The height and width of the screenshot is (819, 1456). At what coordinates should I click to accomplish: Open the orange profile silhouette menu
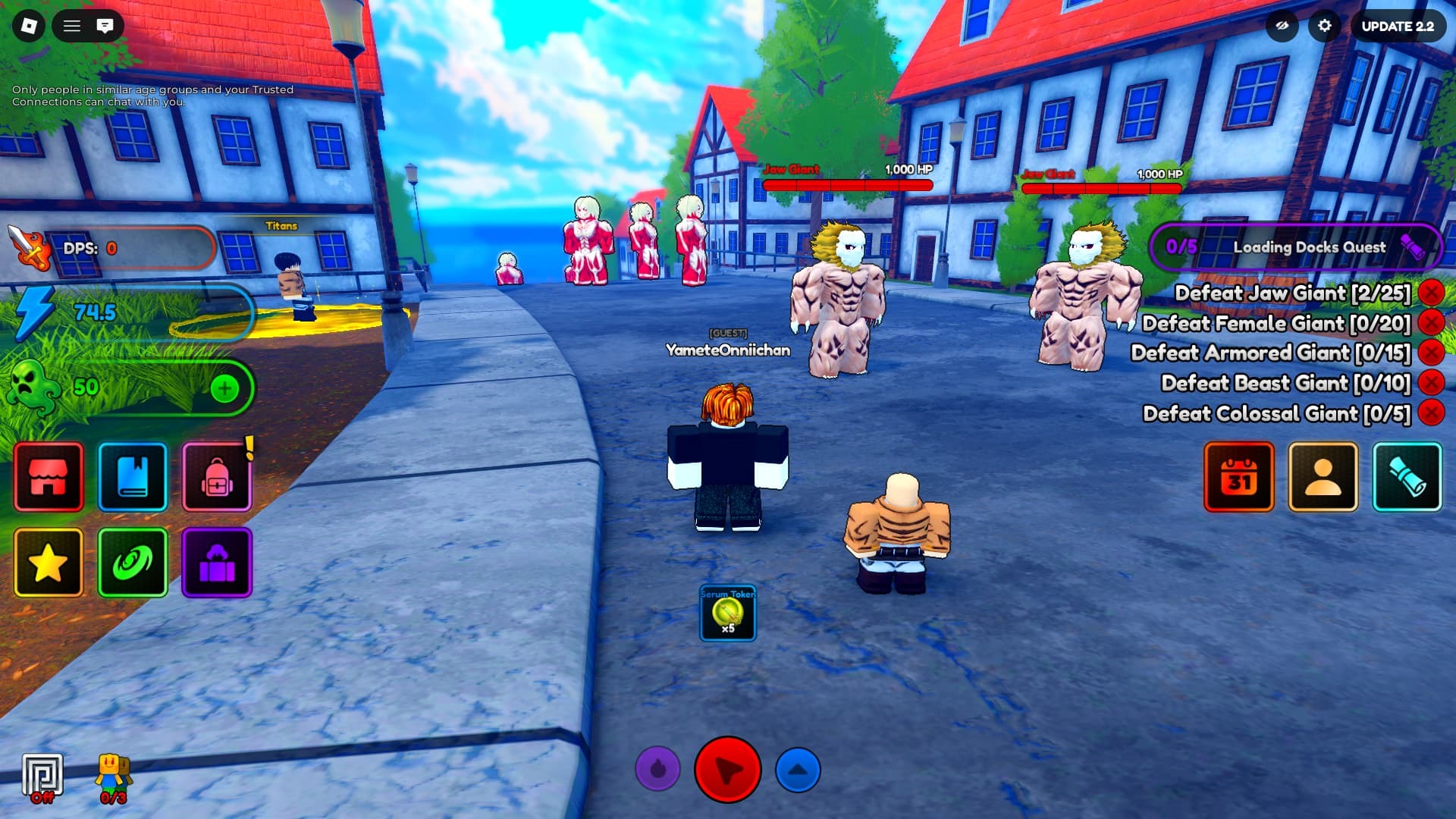(x=1323, y=477)
